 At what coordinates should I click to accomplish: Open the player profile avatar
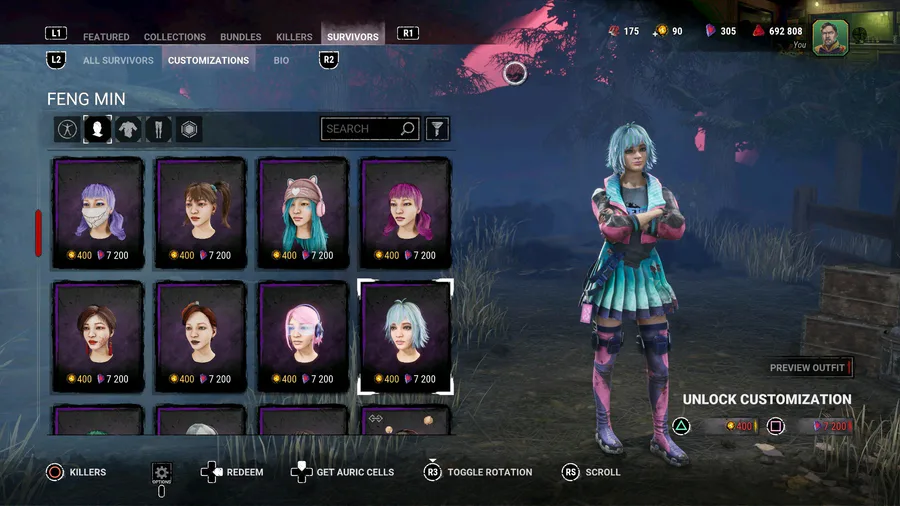coord(830,36)
